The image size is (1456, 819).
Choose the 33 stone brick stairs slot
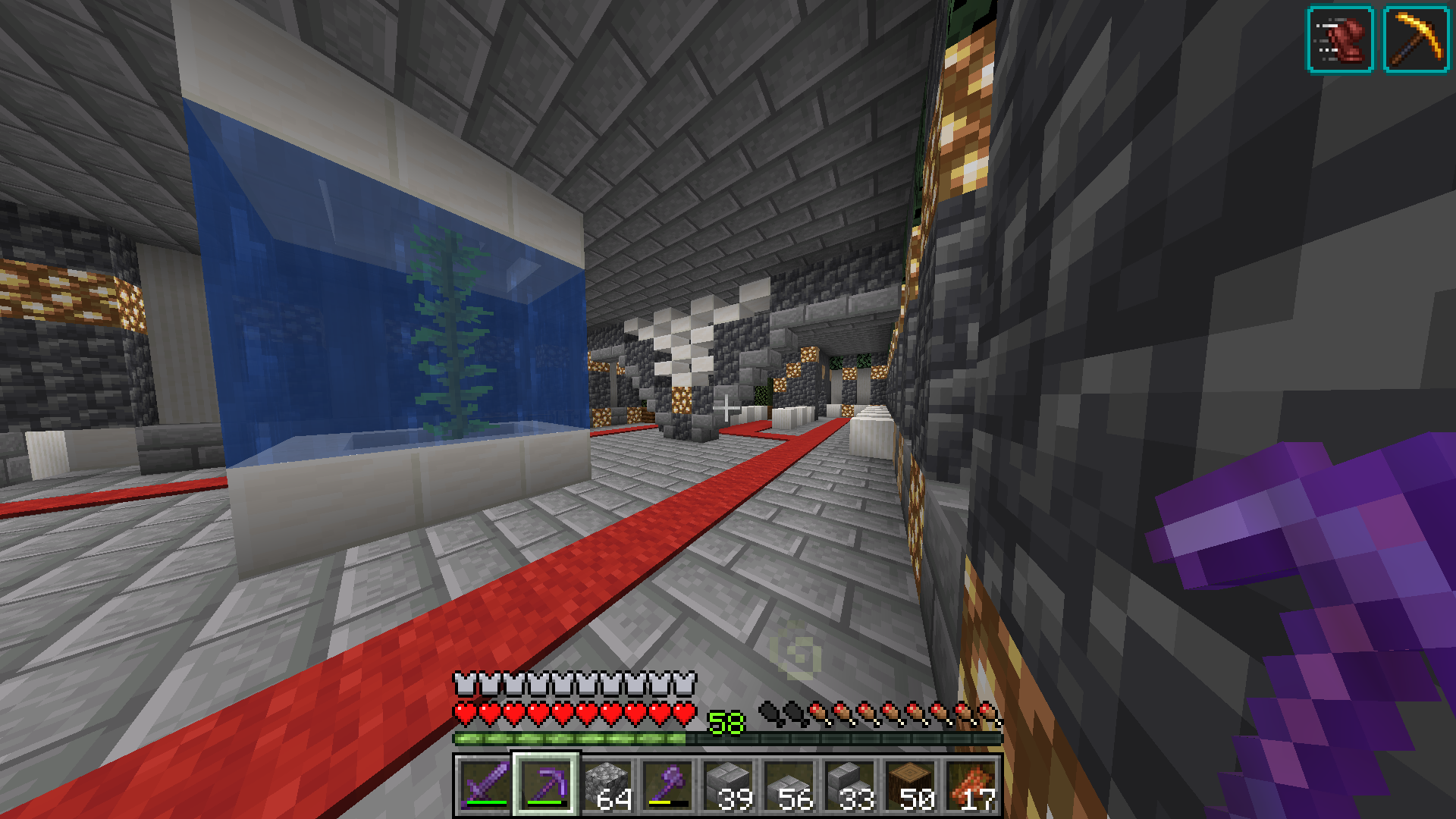point(849,786)
